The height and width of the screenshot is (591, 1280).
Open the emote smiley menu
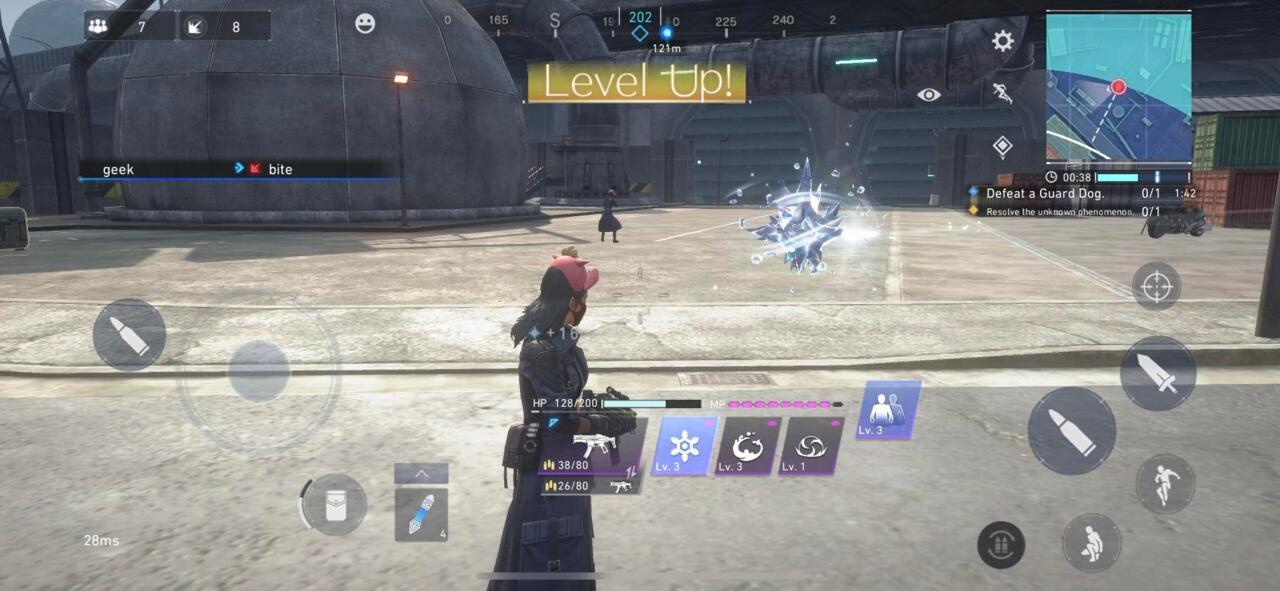(x=365, y=23)
